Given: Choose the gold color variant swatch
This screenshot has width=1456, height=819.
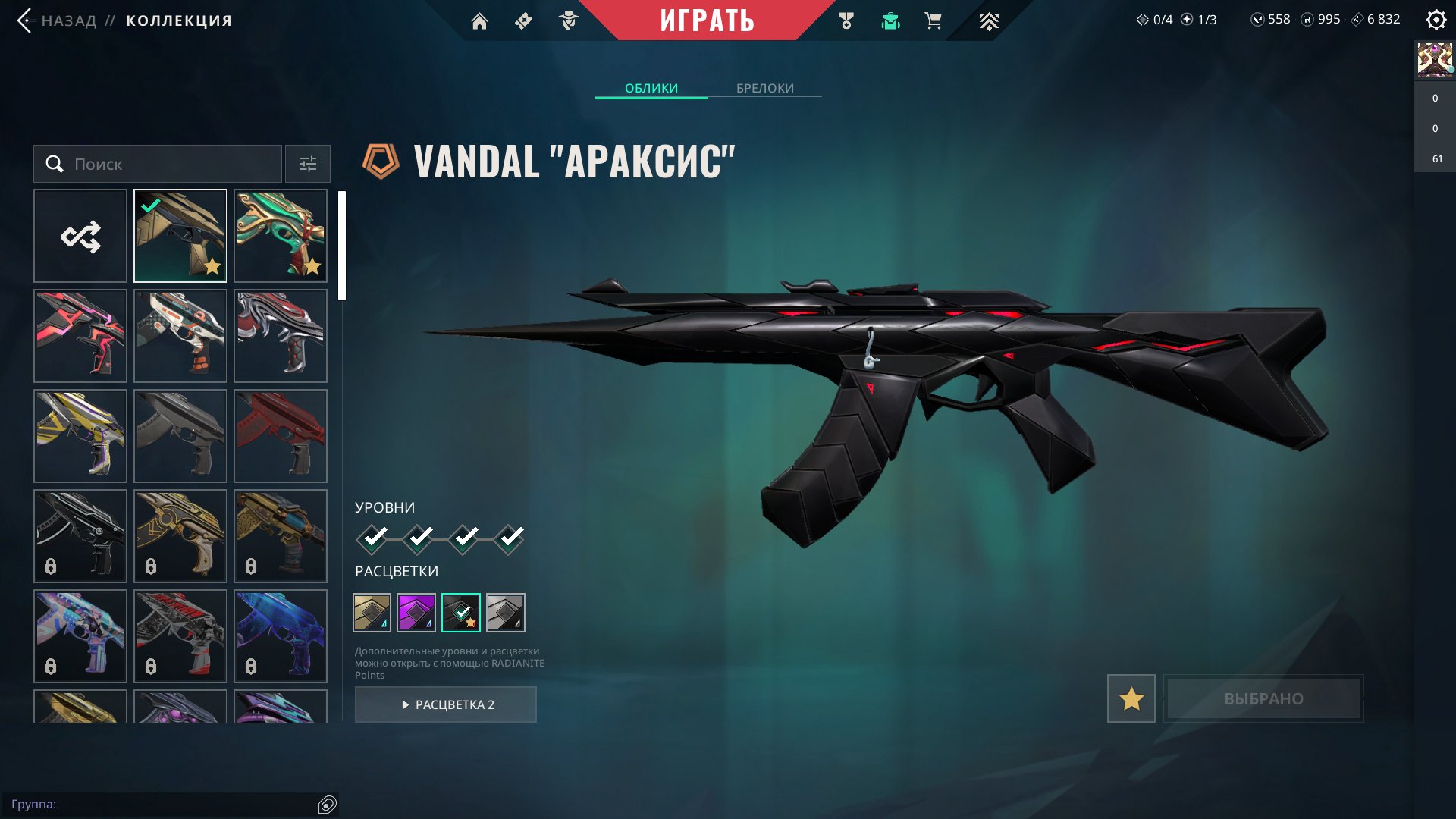Looking at the screenshot, I should tap(372, 613).
